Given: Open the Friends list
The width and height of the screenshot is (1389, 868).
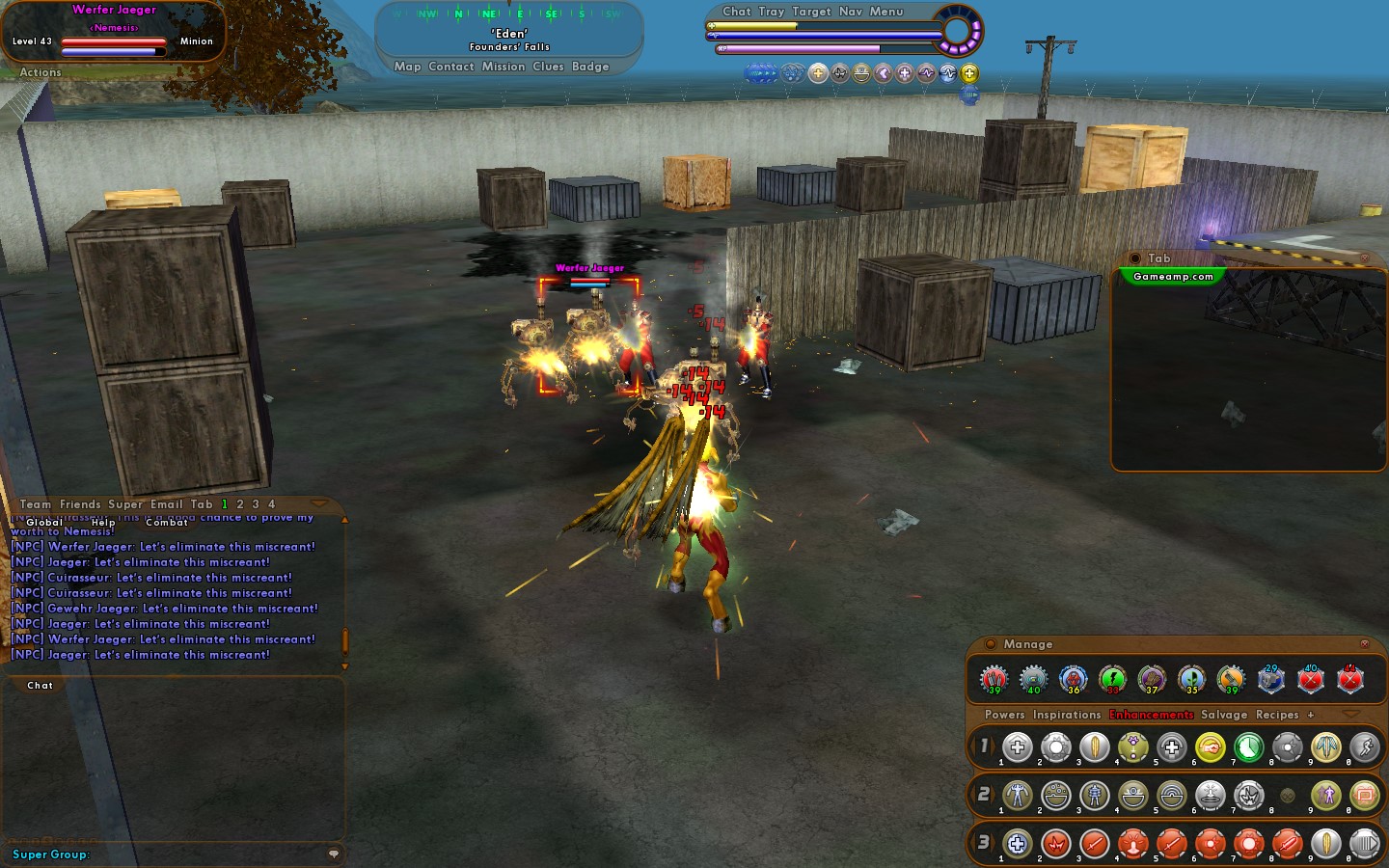Looking at the screenshot, I should coord(80,504).
